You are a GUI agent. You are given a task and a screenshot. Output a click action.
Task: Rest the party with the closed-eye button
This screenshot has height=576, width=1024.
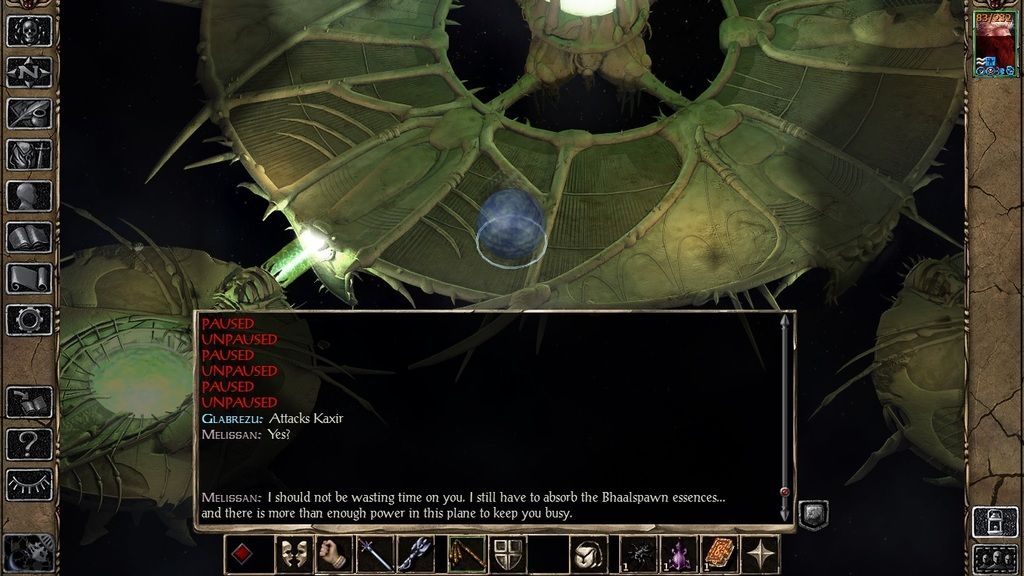29,484
